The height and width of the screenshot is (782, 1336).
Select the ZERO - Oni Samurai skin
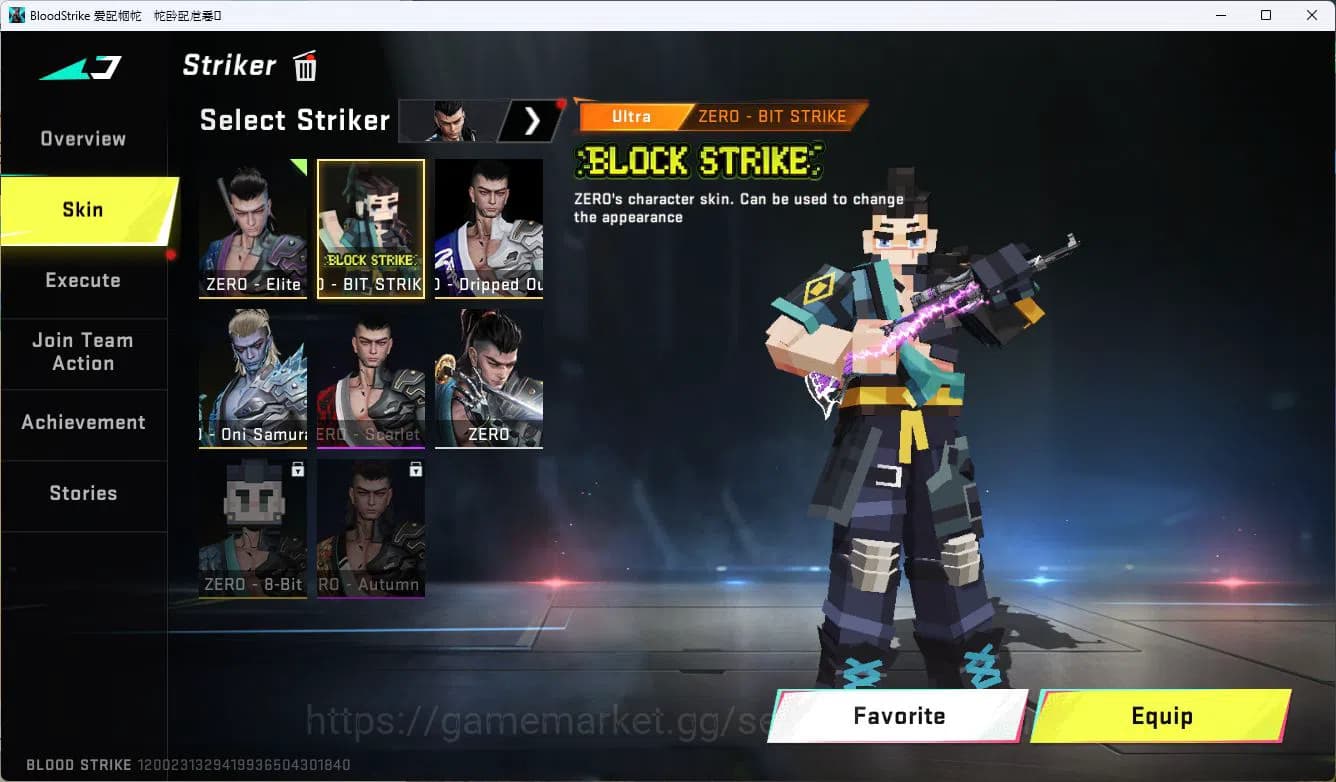click(x=252, y=380)
